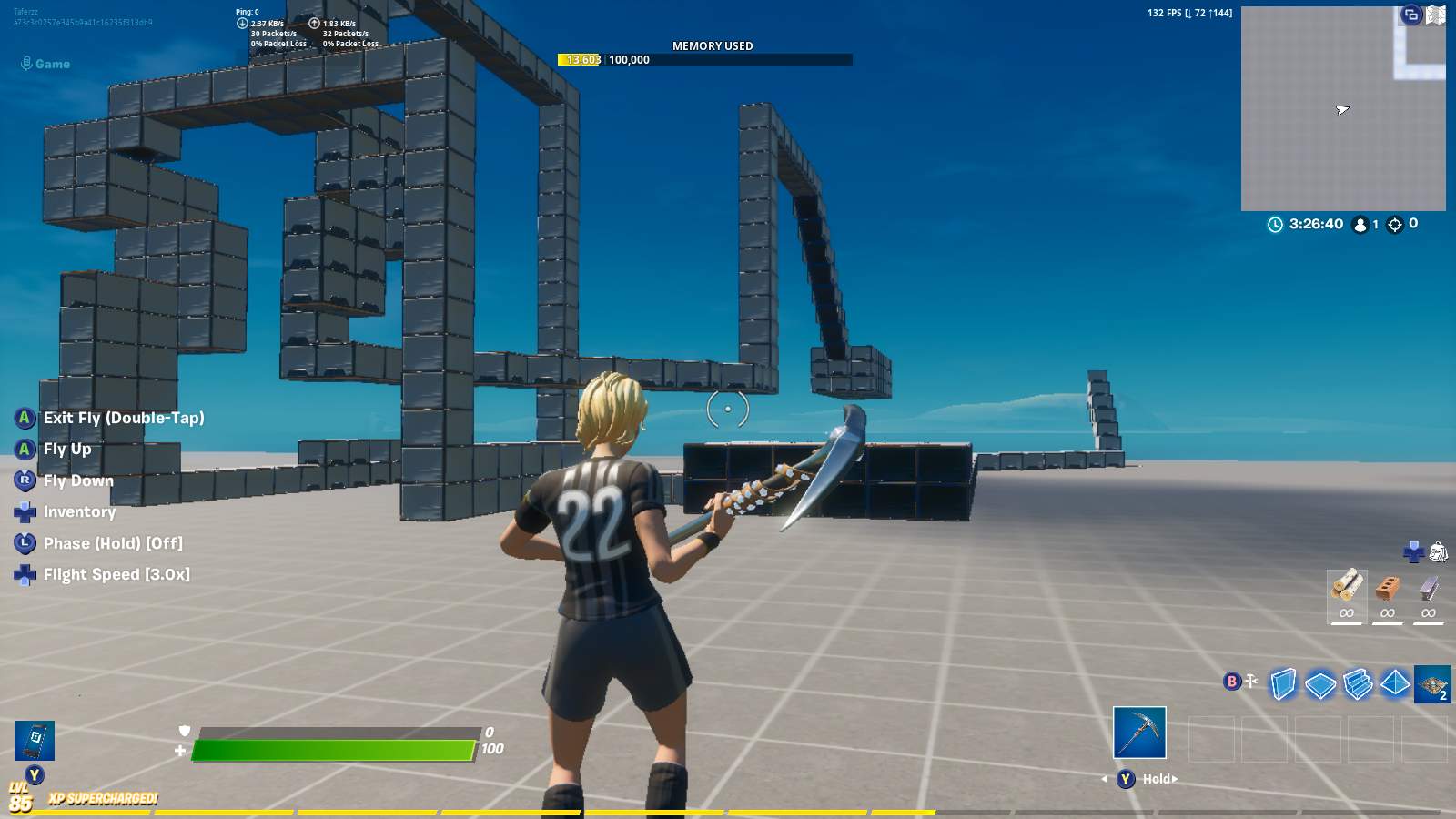Screen dimensions: 1456x819
Task: Click the player count indicator under minimap
Action: click(x=1360, y=224)
